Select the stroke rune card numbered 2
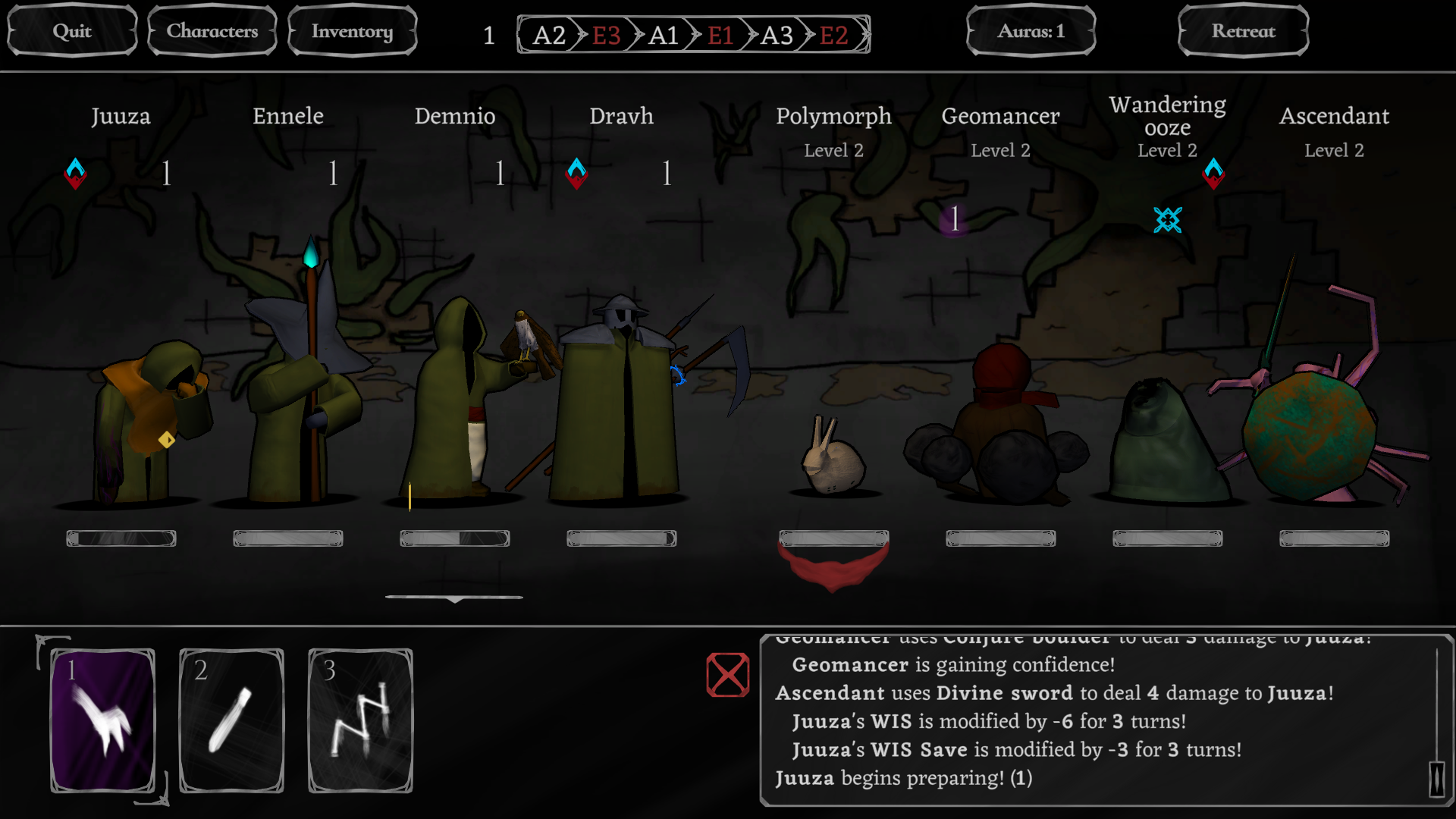Viewport: 1456px width, 819px height. 231,719
